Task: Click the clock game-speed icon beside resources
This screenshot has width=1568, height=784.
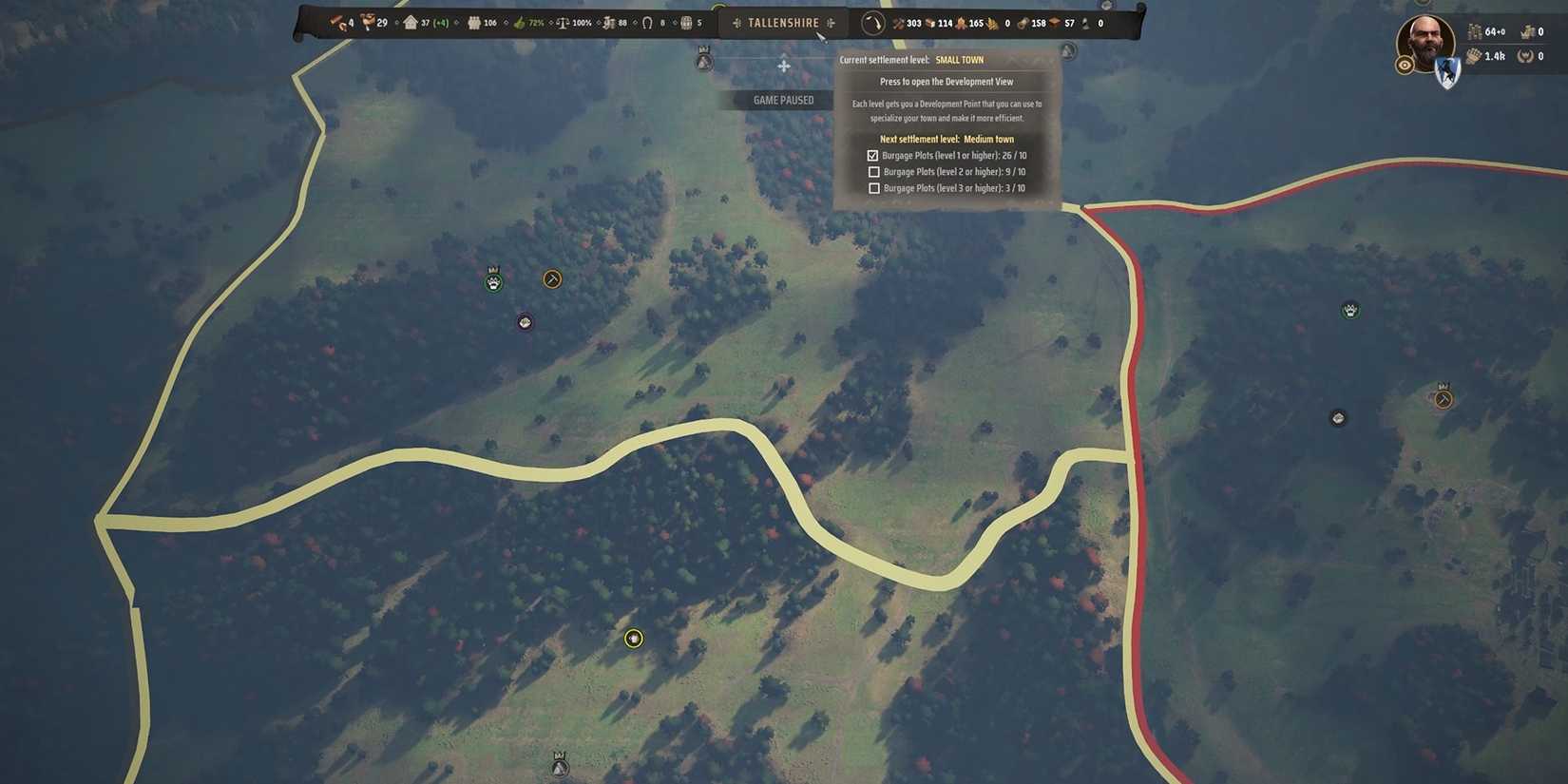Action: coord(871,23)
